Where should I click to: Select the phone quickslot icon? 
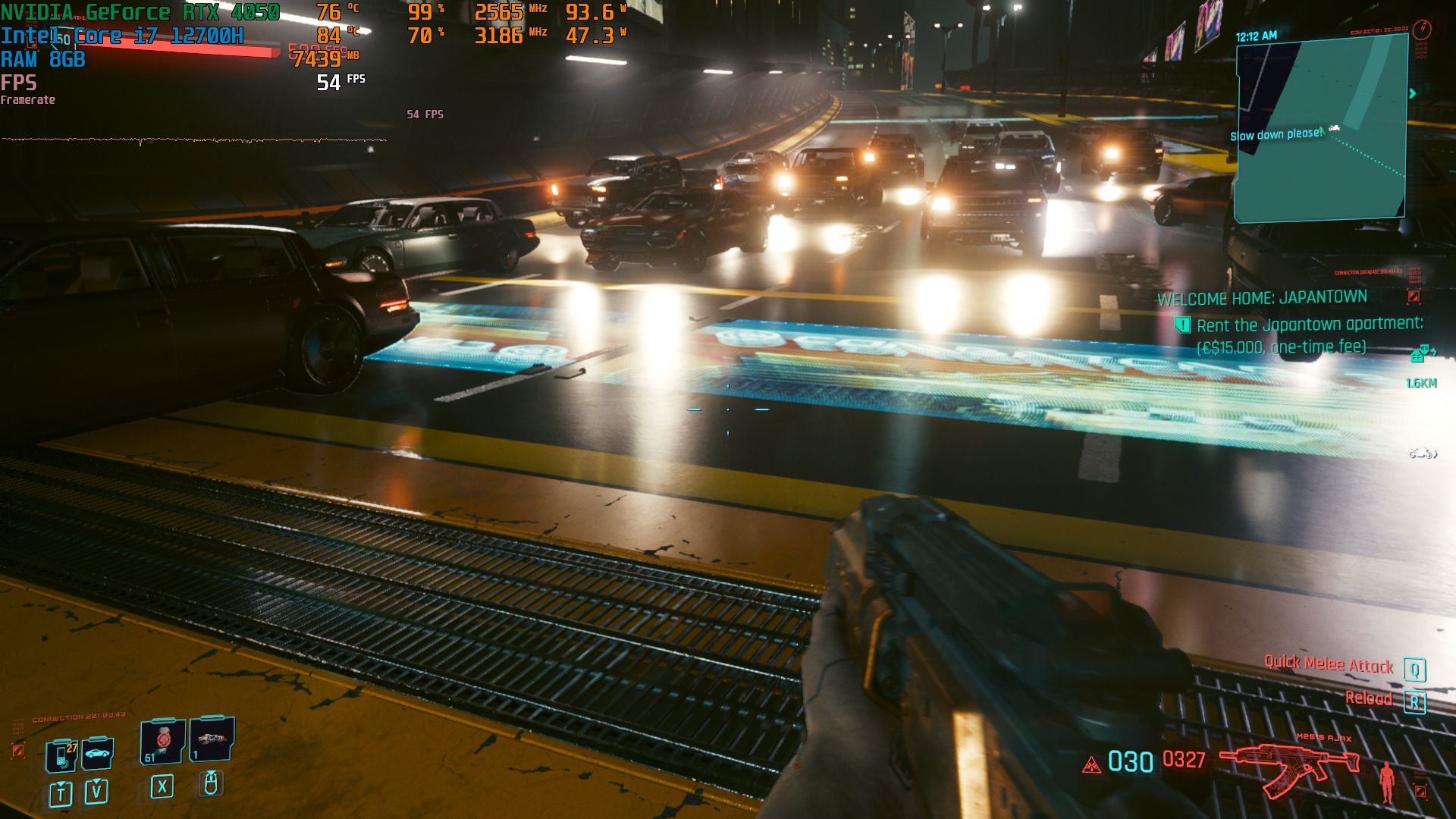point(61,756)
